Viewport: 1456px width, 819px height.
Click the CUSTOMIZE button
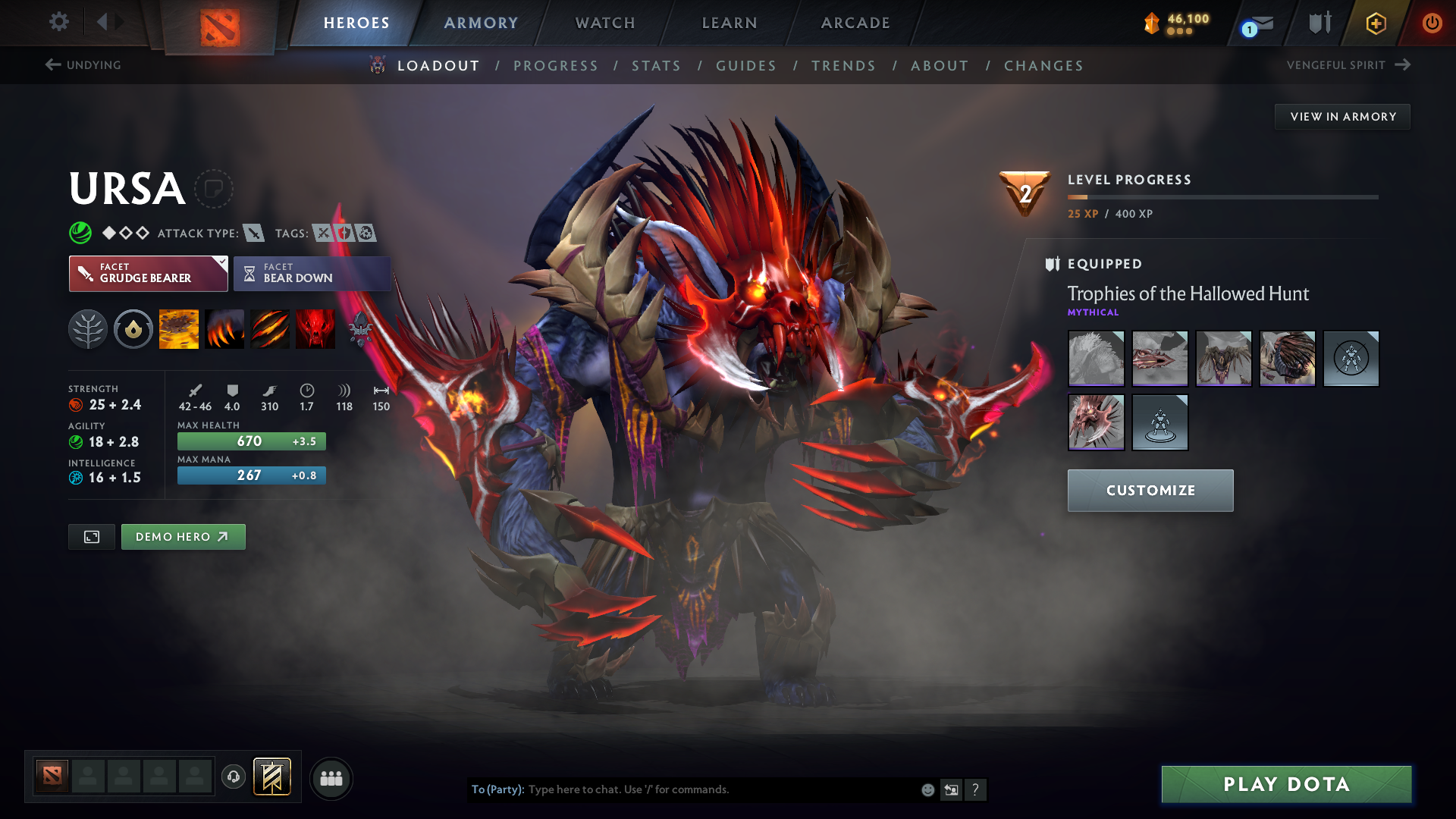(1150, 491)
